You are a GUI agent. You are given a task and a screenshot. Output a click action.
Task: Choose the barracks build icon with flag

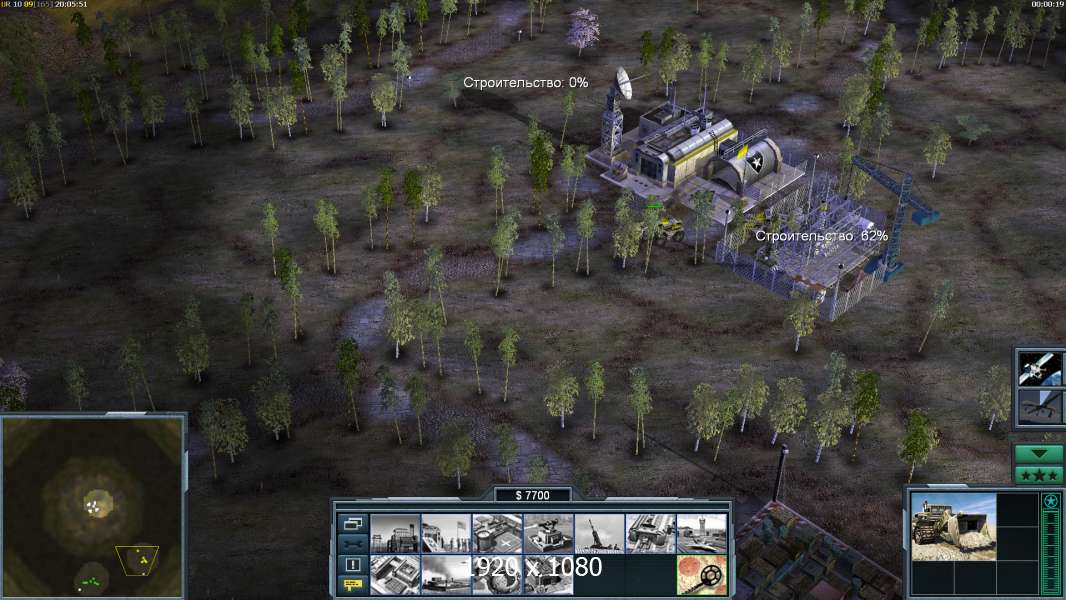click(445, 533)
